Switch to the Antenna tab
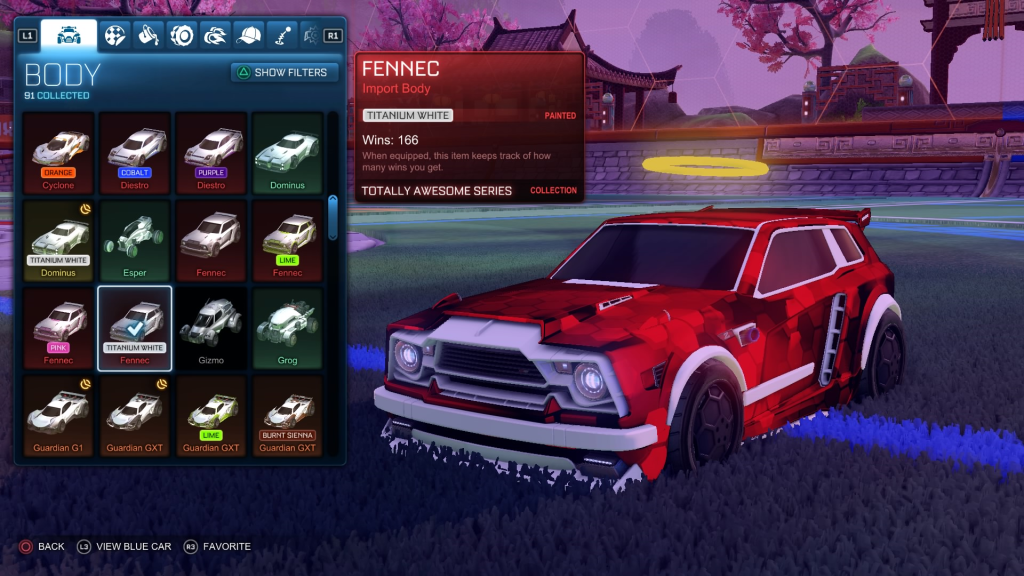Viewport: 1024px width, 576px height. pyautogui.click(x=282, y=36)
